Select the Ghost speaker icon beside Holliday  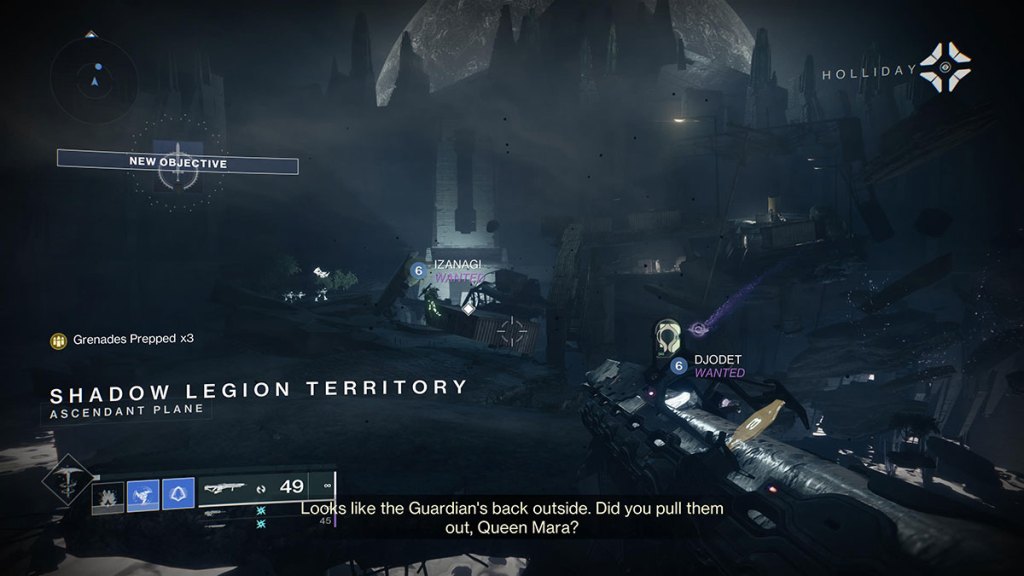point(945,66)
